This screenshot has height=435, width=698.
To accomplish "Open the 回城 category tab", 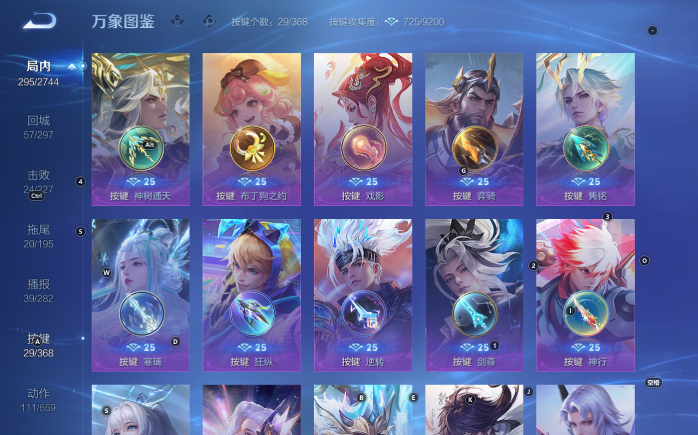I will (x=38, y=126).
